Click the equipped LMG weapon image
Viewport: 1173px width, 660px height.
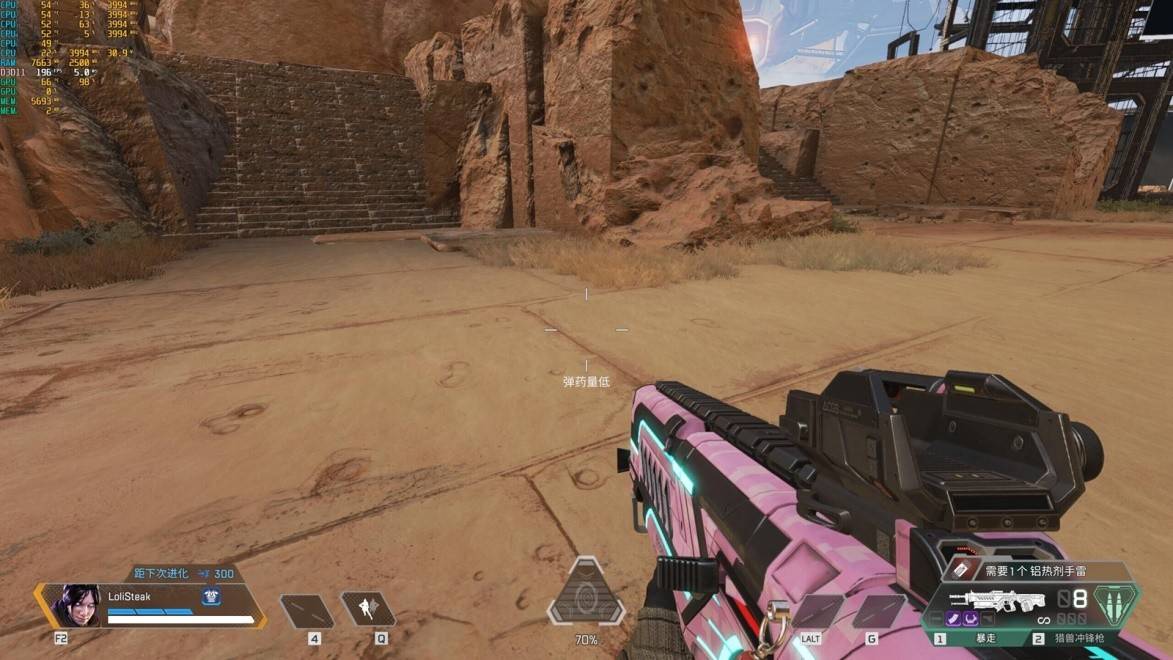tap(996, 600)
